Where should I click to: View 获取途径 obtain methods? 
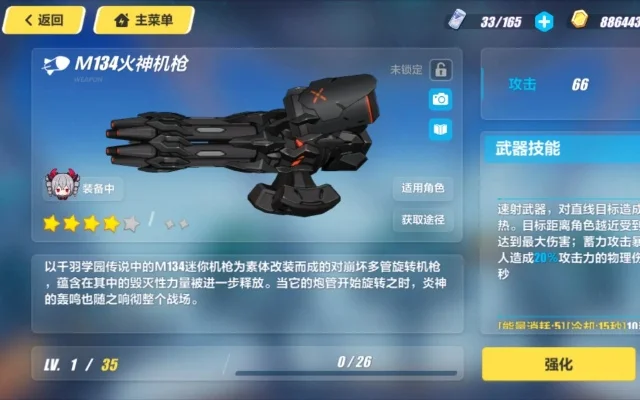coord(423,219)
